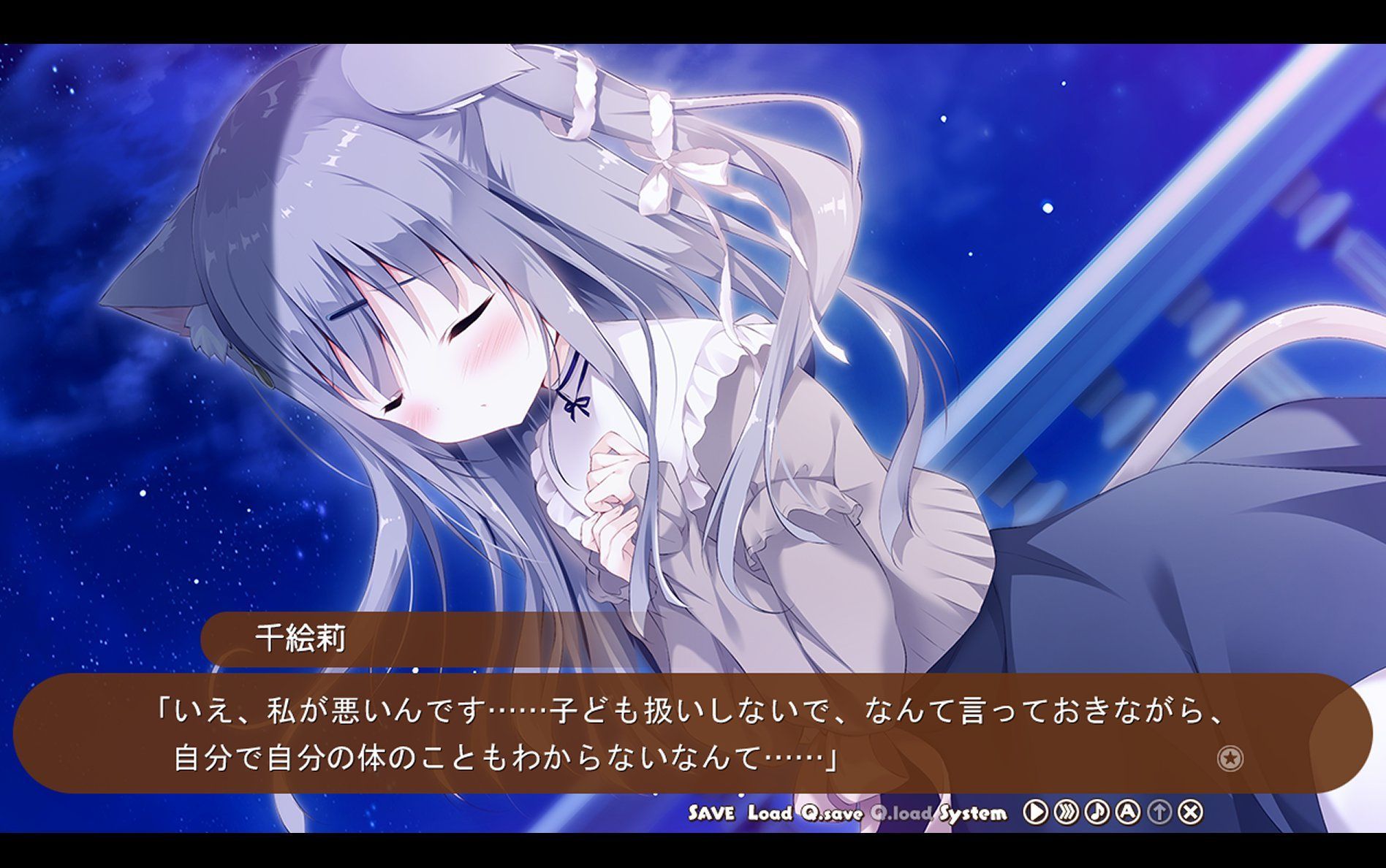Click Q.load to quick load
The width and height of the screenshot is (1386, 868).
coord(899,812)
